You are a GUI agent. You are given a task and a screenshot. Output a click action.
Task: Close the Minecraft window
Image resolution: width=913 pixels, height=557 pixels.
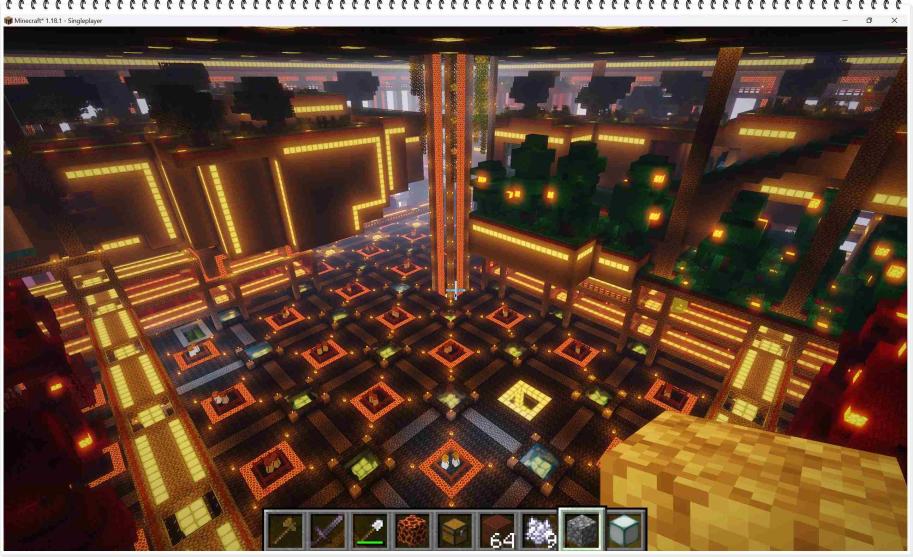(x=894, y=20)
